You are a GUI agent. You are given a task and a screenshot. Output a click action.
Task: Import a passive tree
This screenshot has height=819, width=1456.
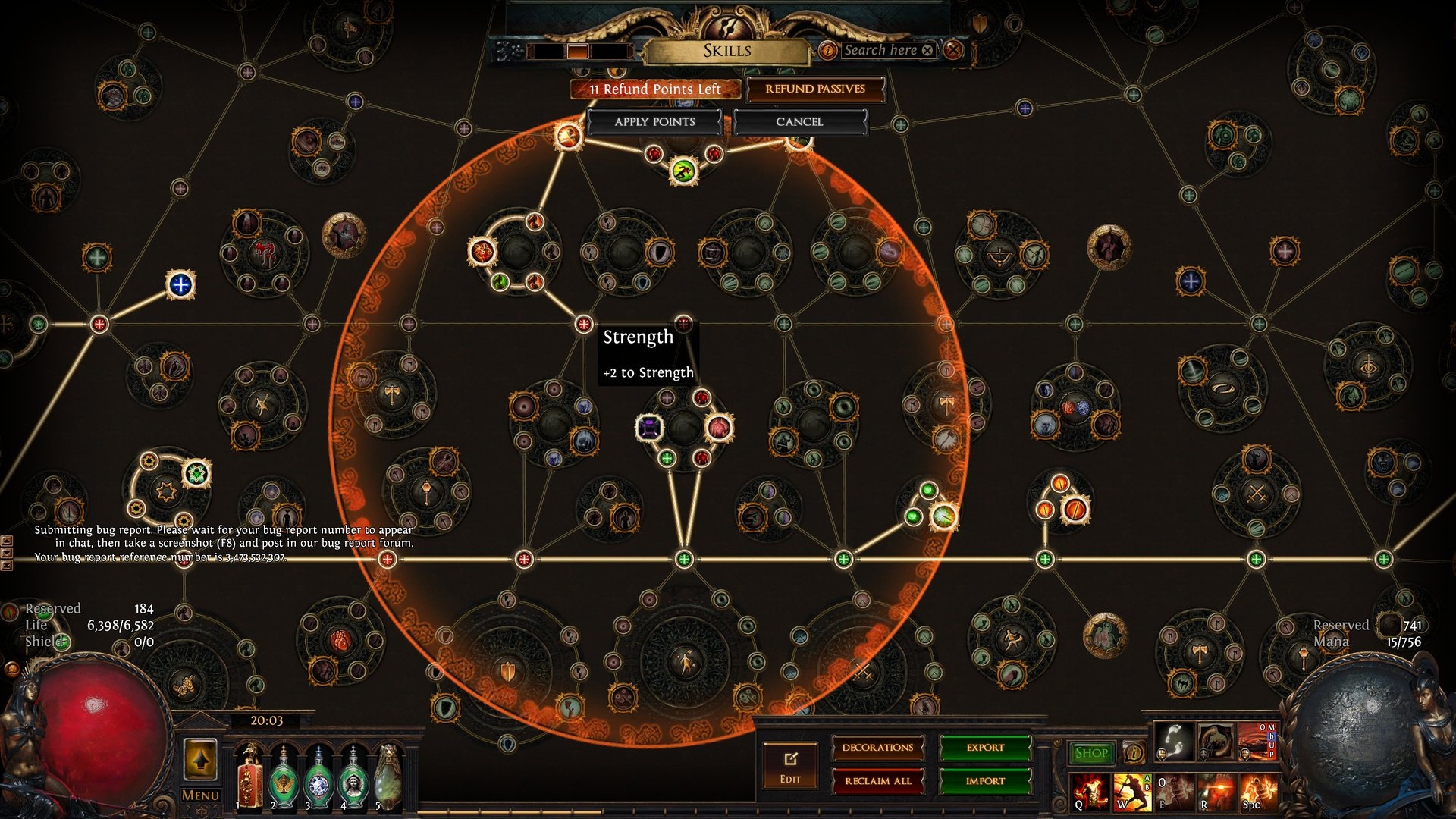pos(985,781)
